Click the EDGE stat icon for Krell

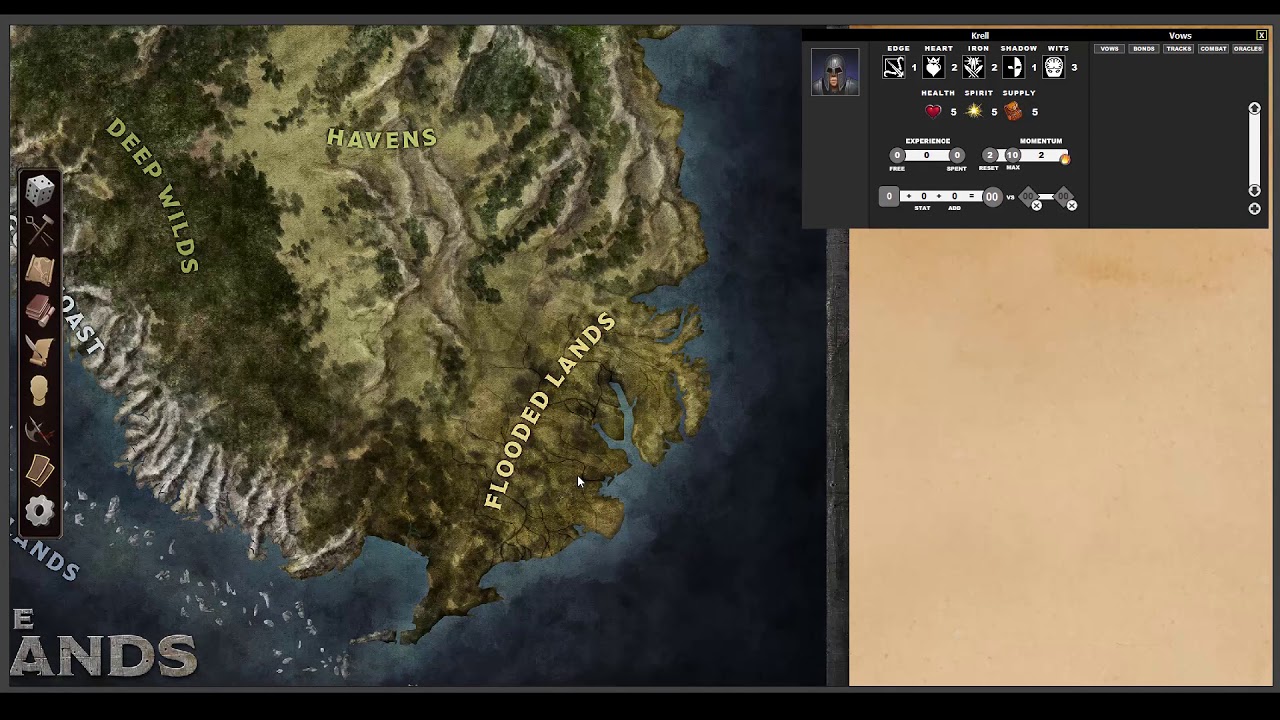pyautogui.click(x=896, y=66)
